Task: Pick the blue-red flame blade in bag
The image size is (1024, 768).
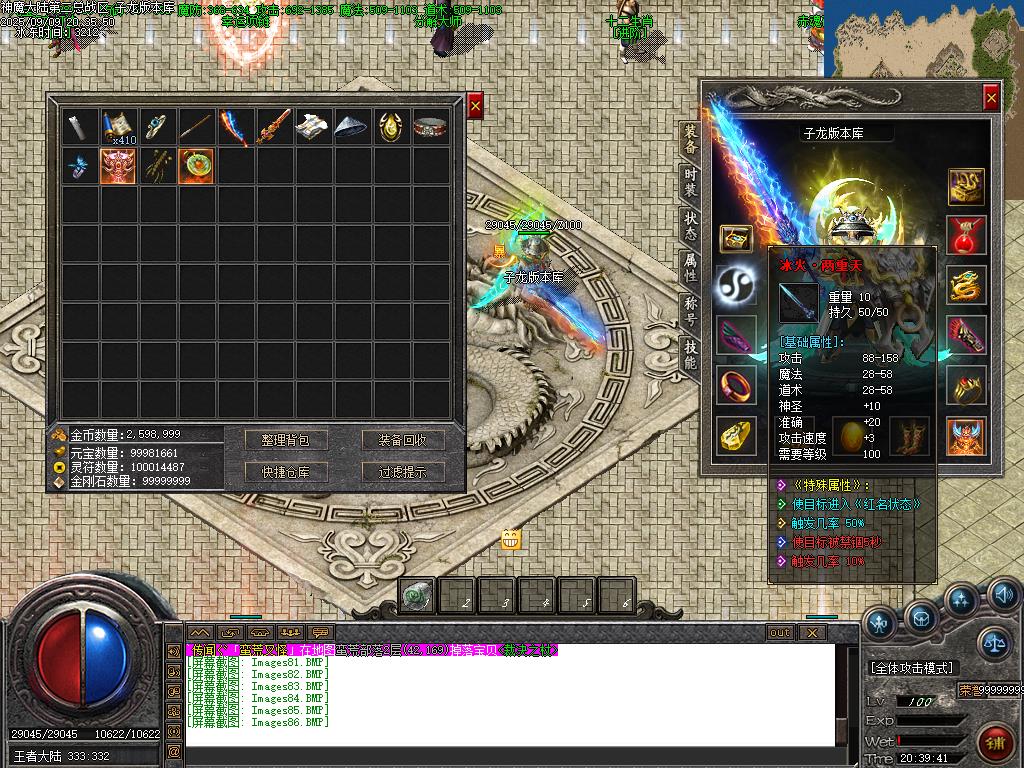Action: 235,126
